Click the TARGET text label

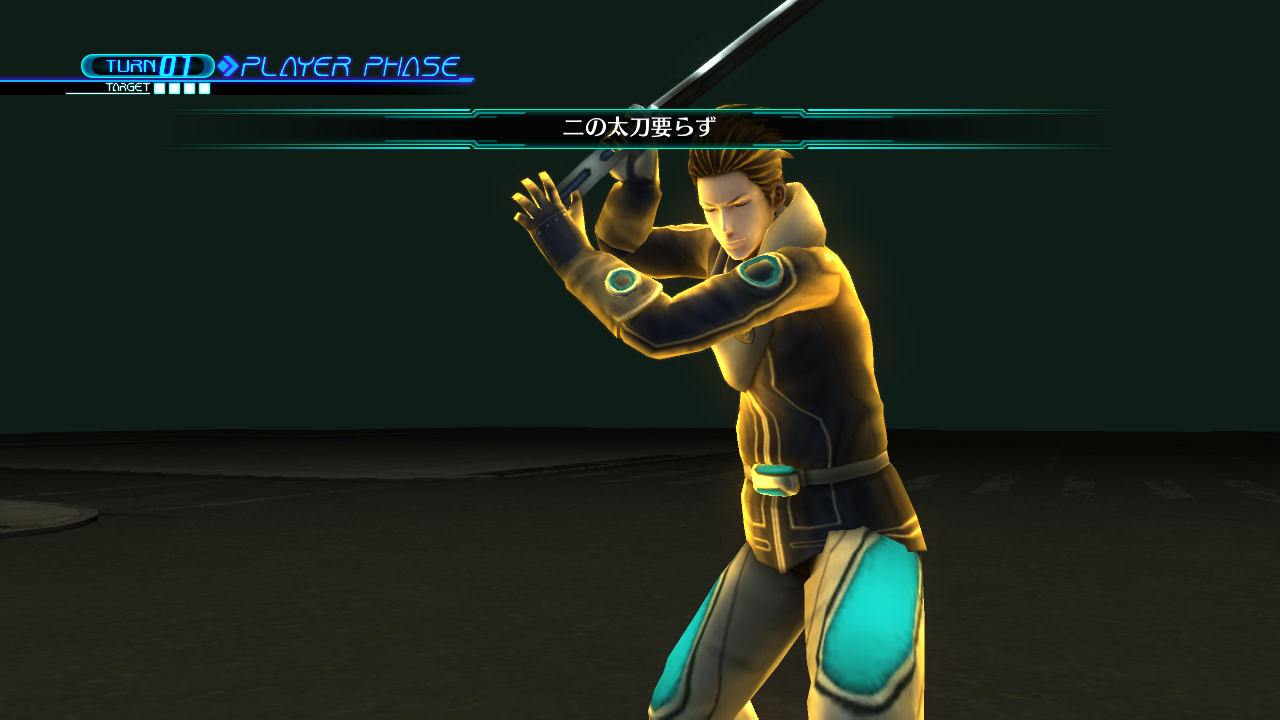tap(128, 87)
